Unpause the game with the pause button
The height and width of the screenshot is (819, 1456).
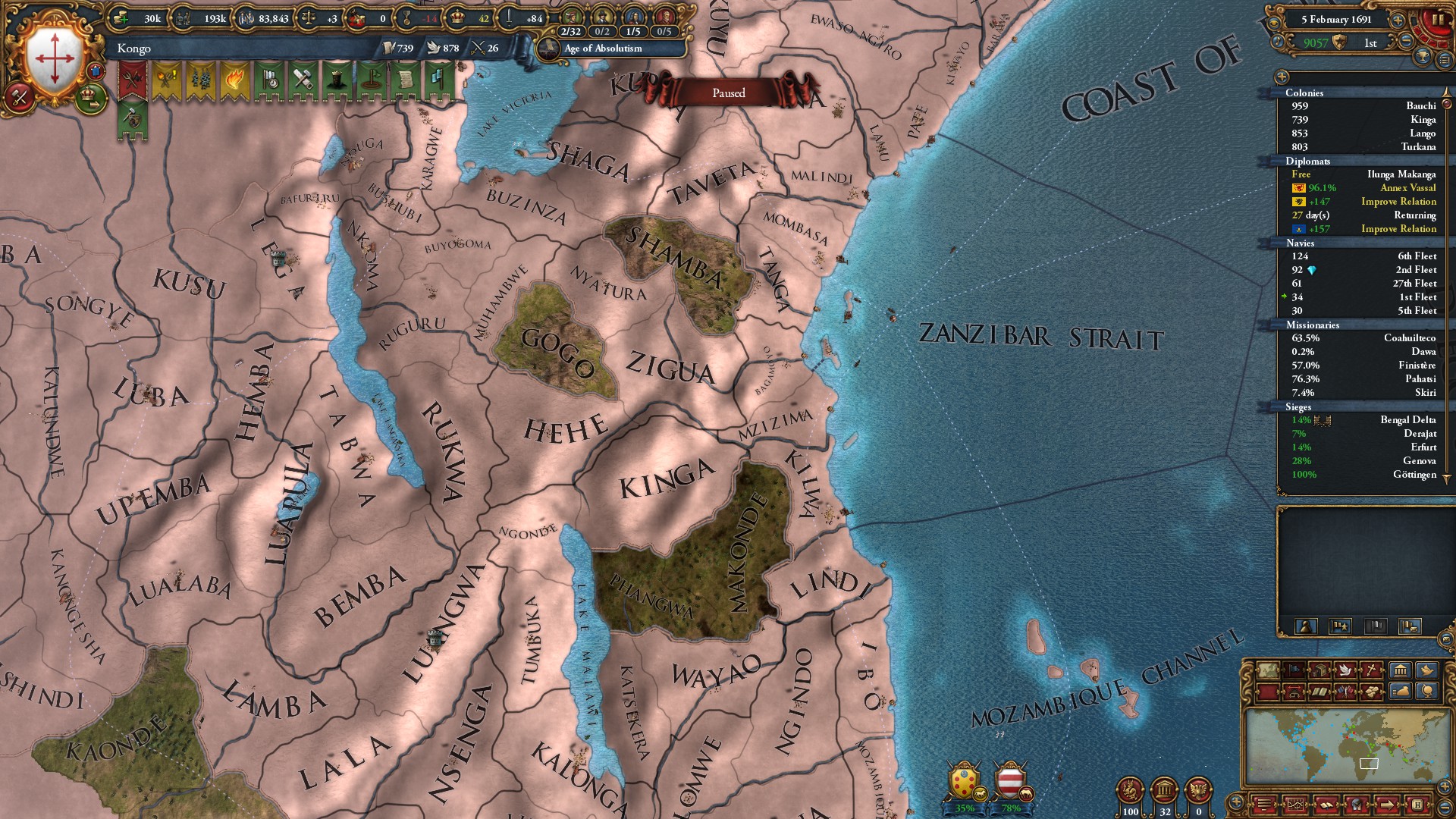point(1439,19)
